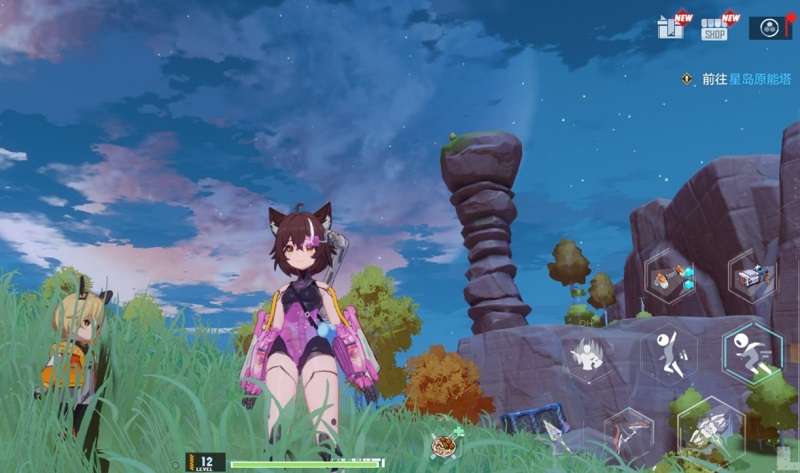
Task: Eat from the food bowl quick-slot
Action: click(441, 446)
